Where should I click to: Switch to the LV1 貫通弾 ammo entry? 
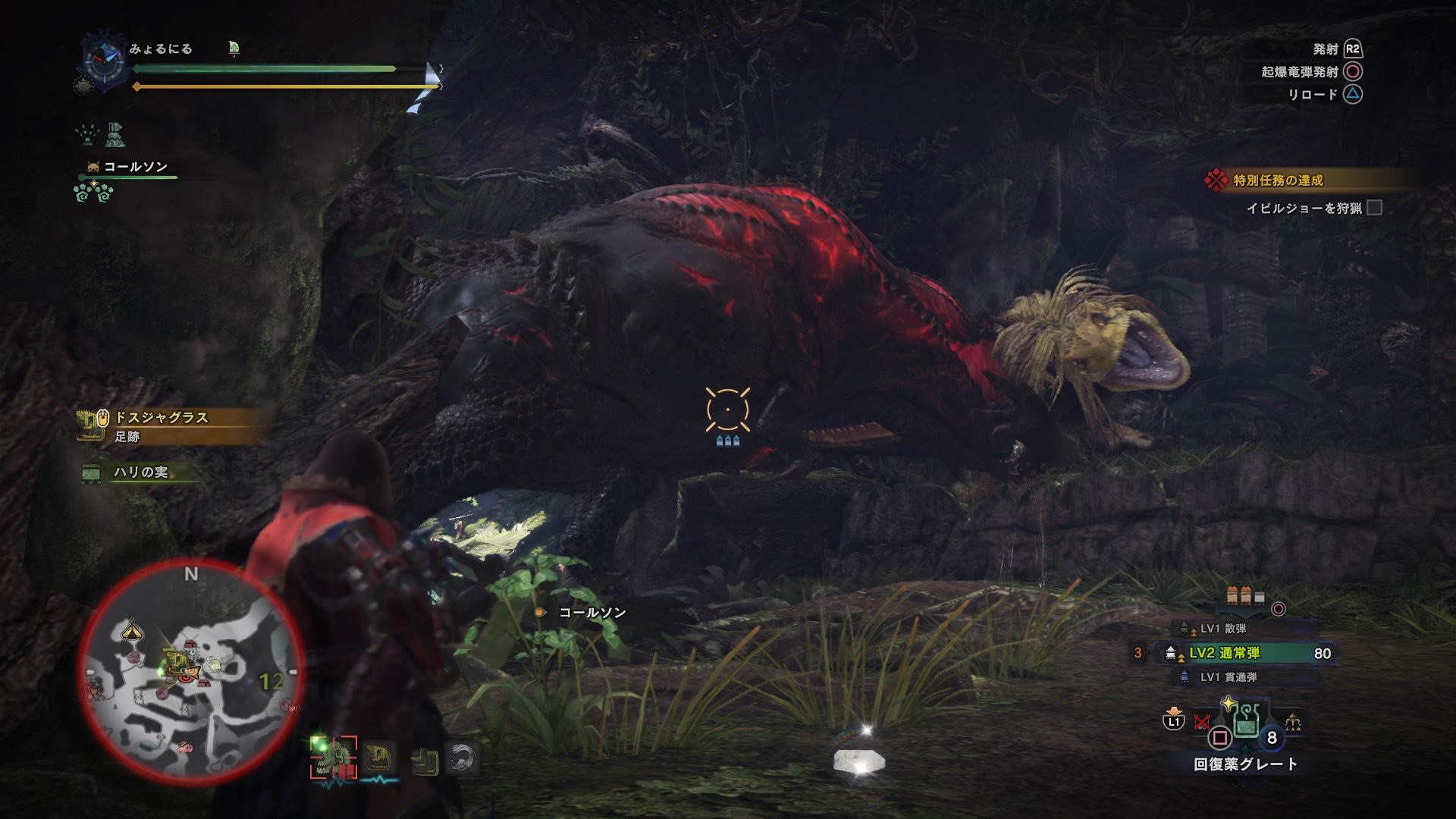[1227, 677]
